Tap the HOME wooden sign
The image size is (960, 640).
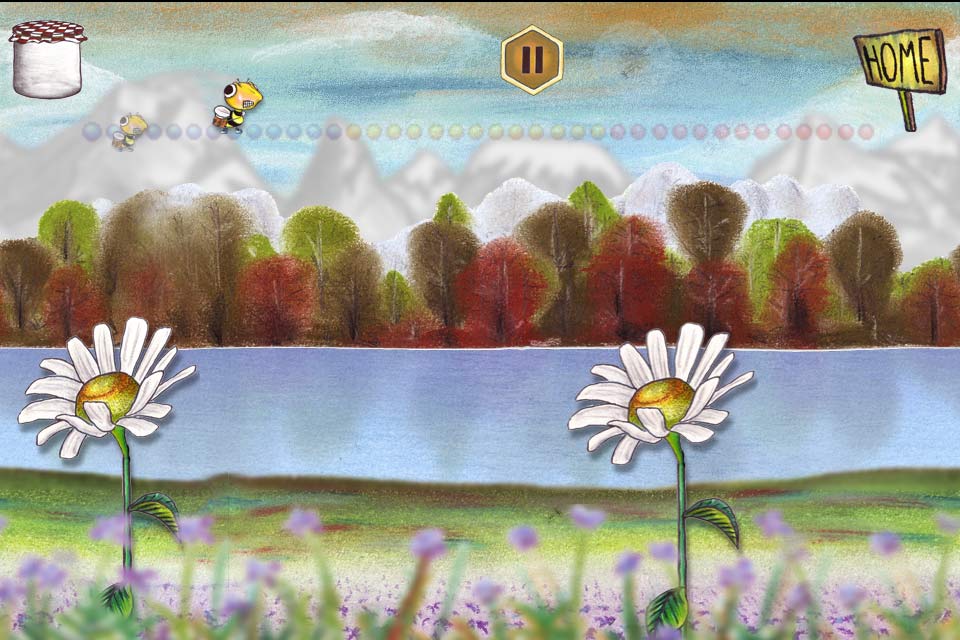point(899,63)
